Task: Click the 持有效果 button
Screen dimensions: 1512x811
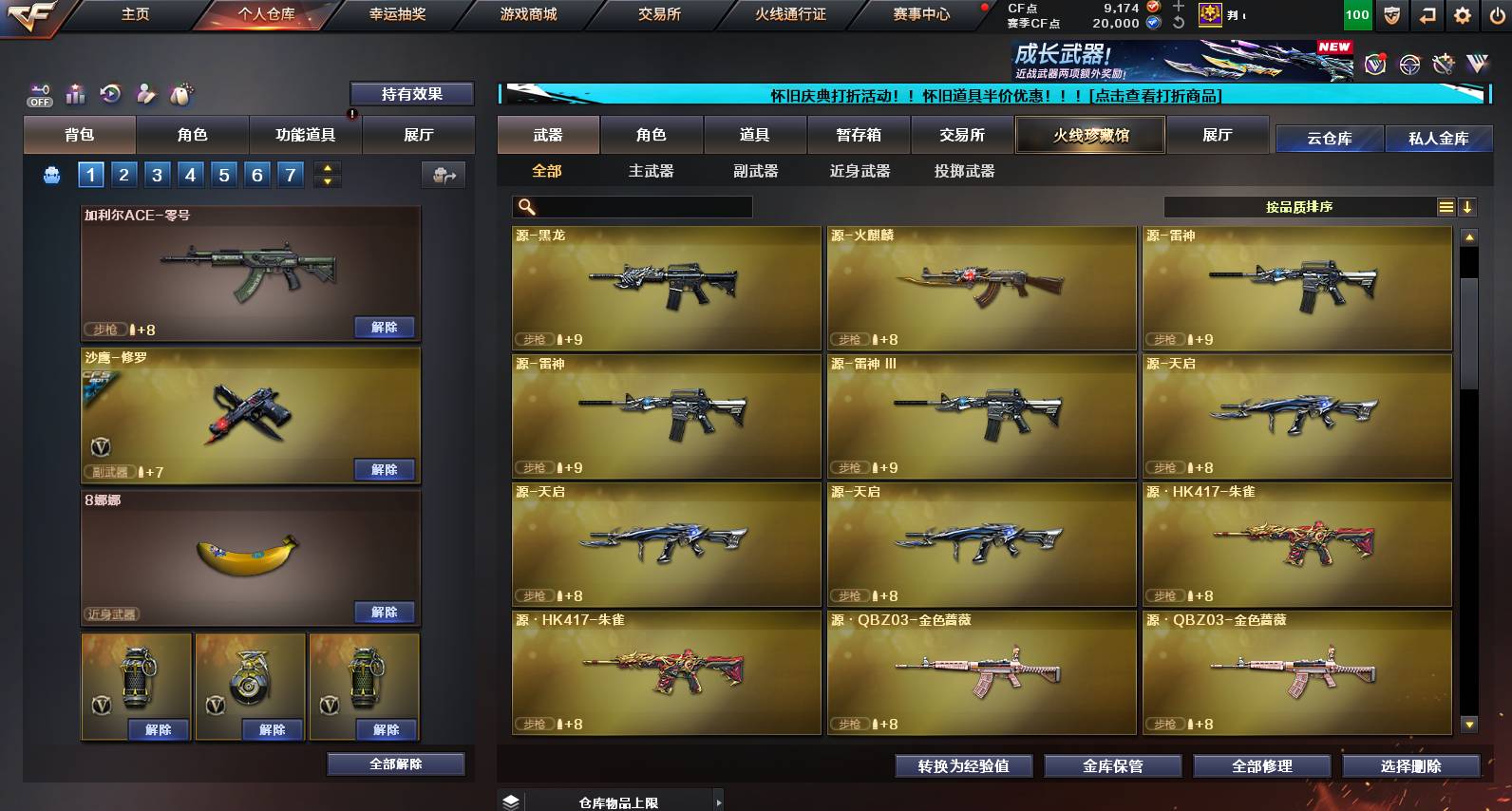Action: [x=413, y=94]
